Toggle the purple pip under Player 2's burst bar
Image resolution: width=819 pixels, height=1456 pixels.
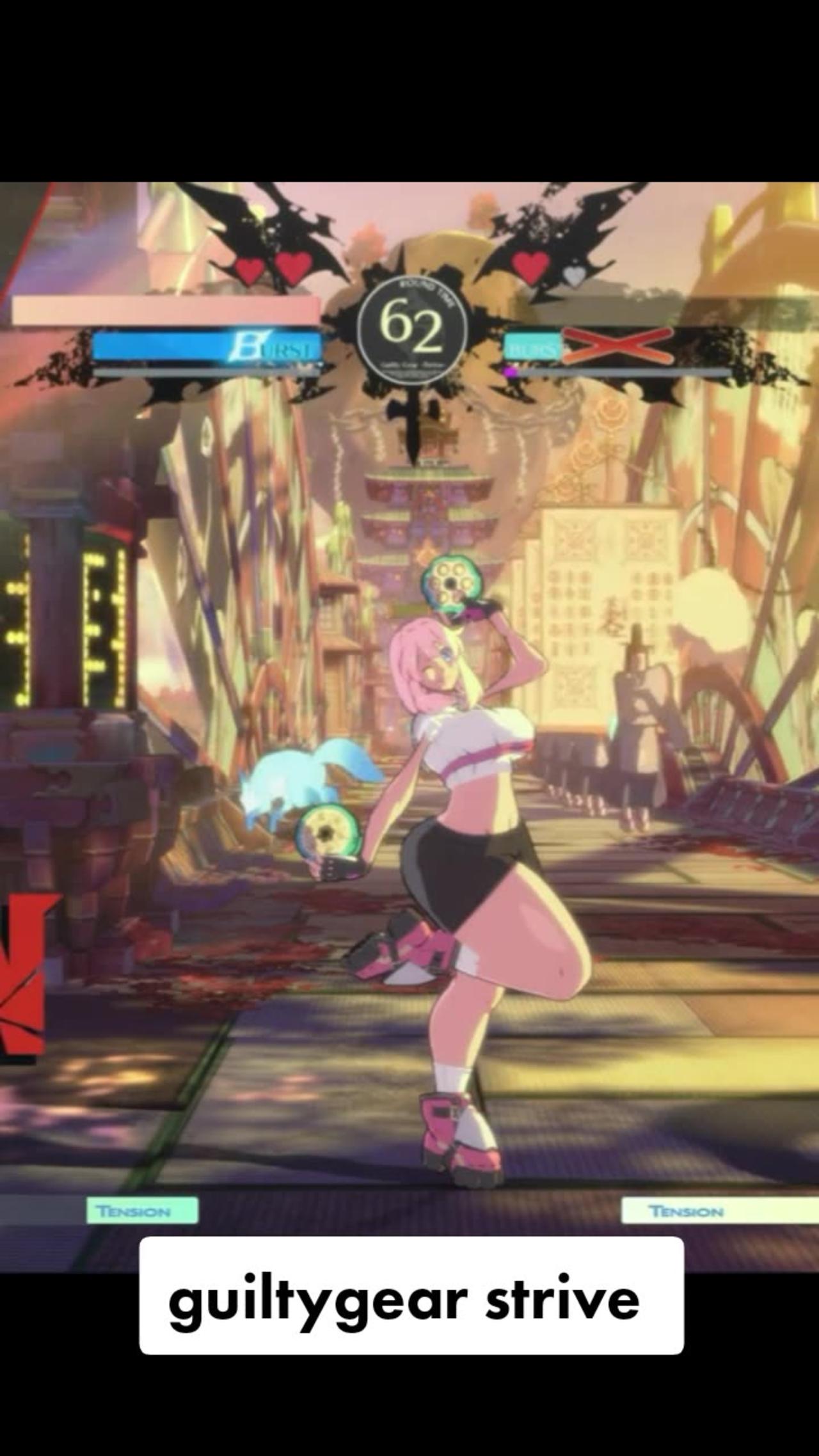(509, 372)
